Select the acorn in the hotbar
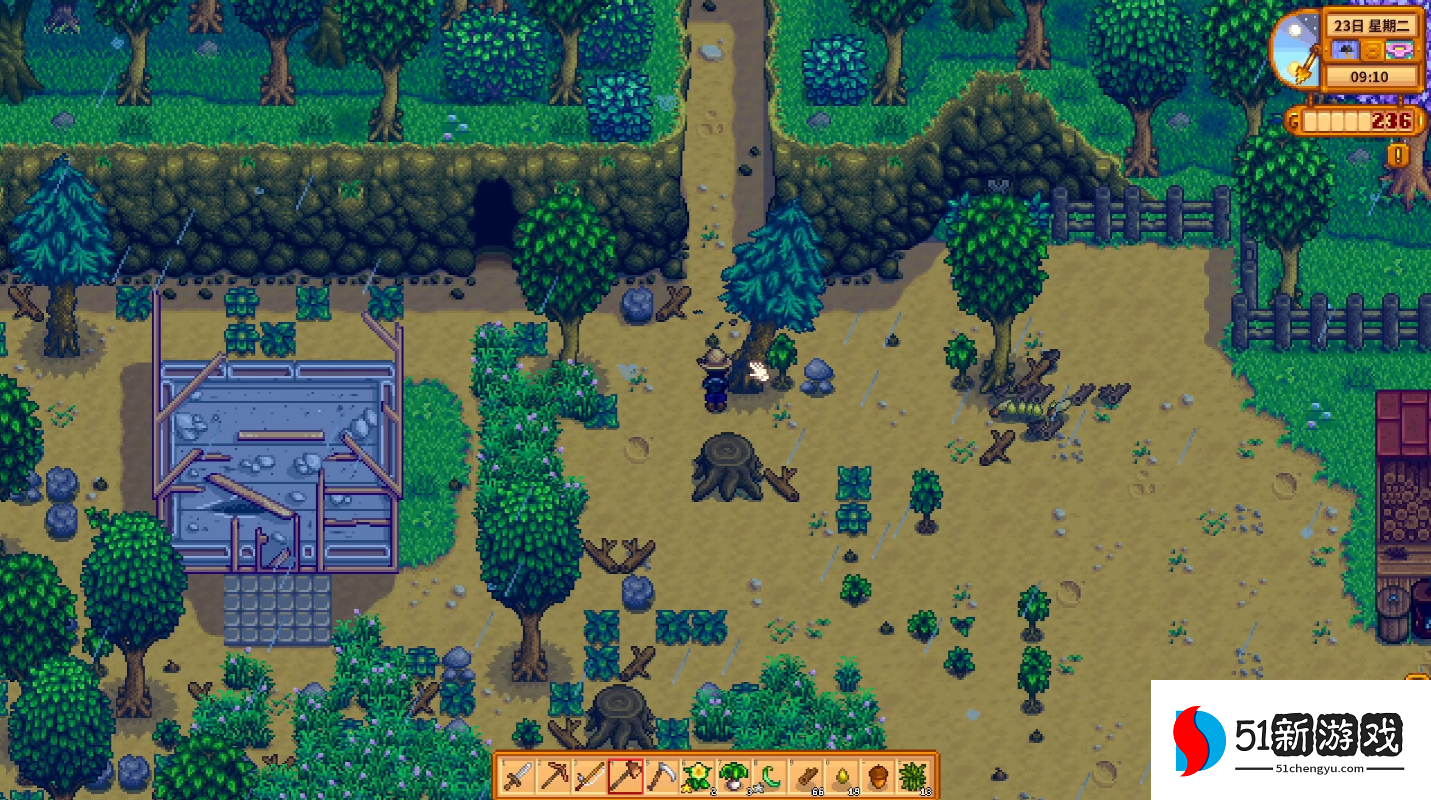 pyautogui.click(x=878, y=776)
